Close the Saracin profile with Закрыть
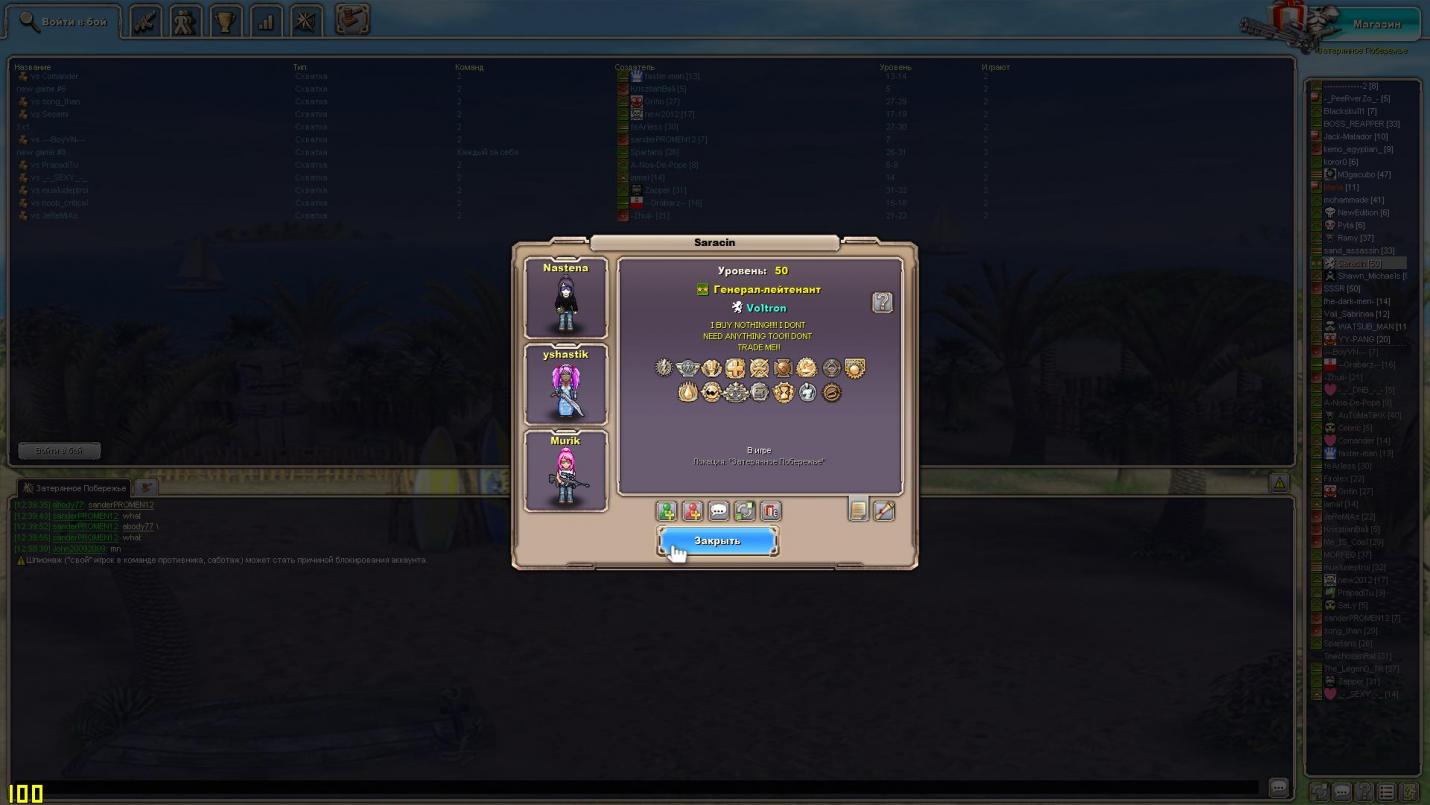 coord(717,541)
